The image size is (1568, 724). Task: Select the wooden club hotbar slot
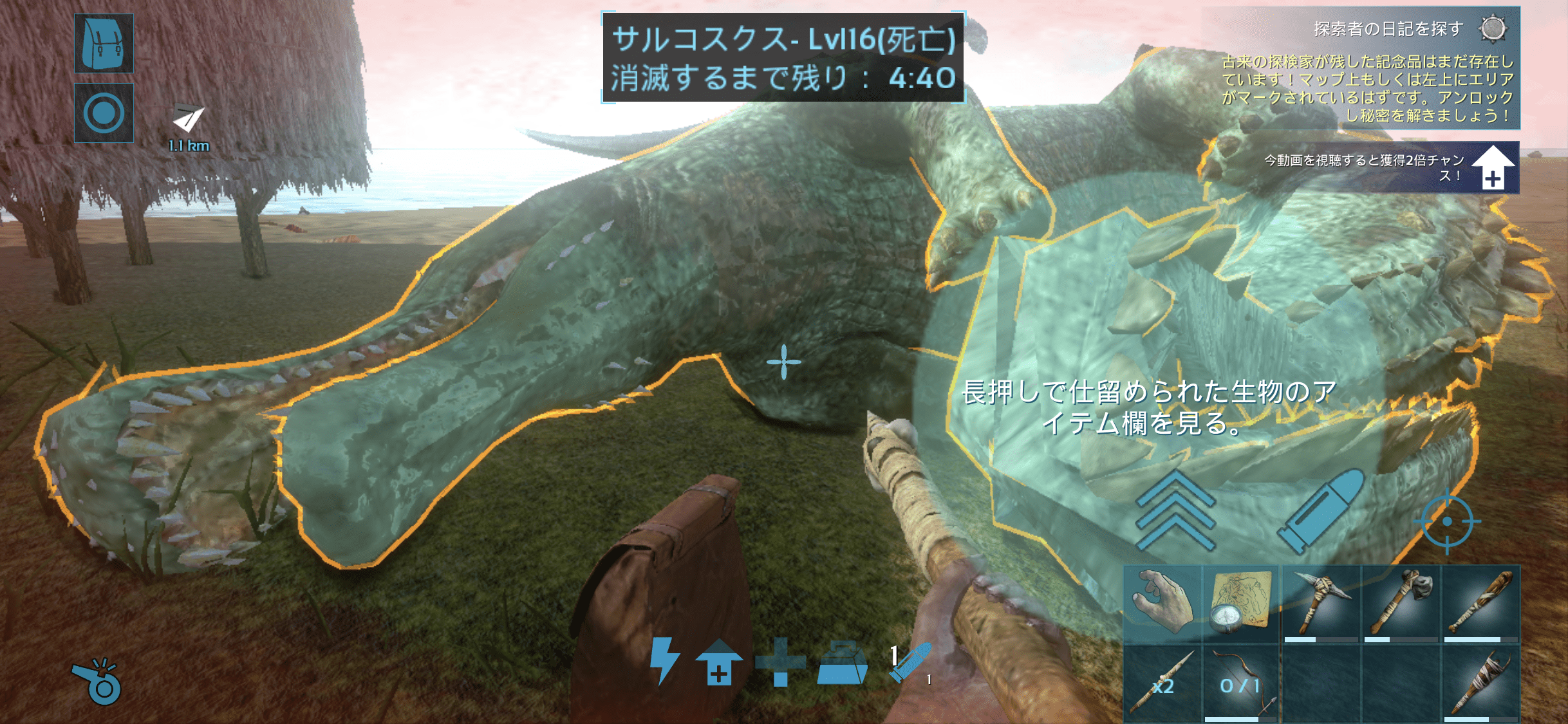tap(1480, 603)
